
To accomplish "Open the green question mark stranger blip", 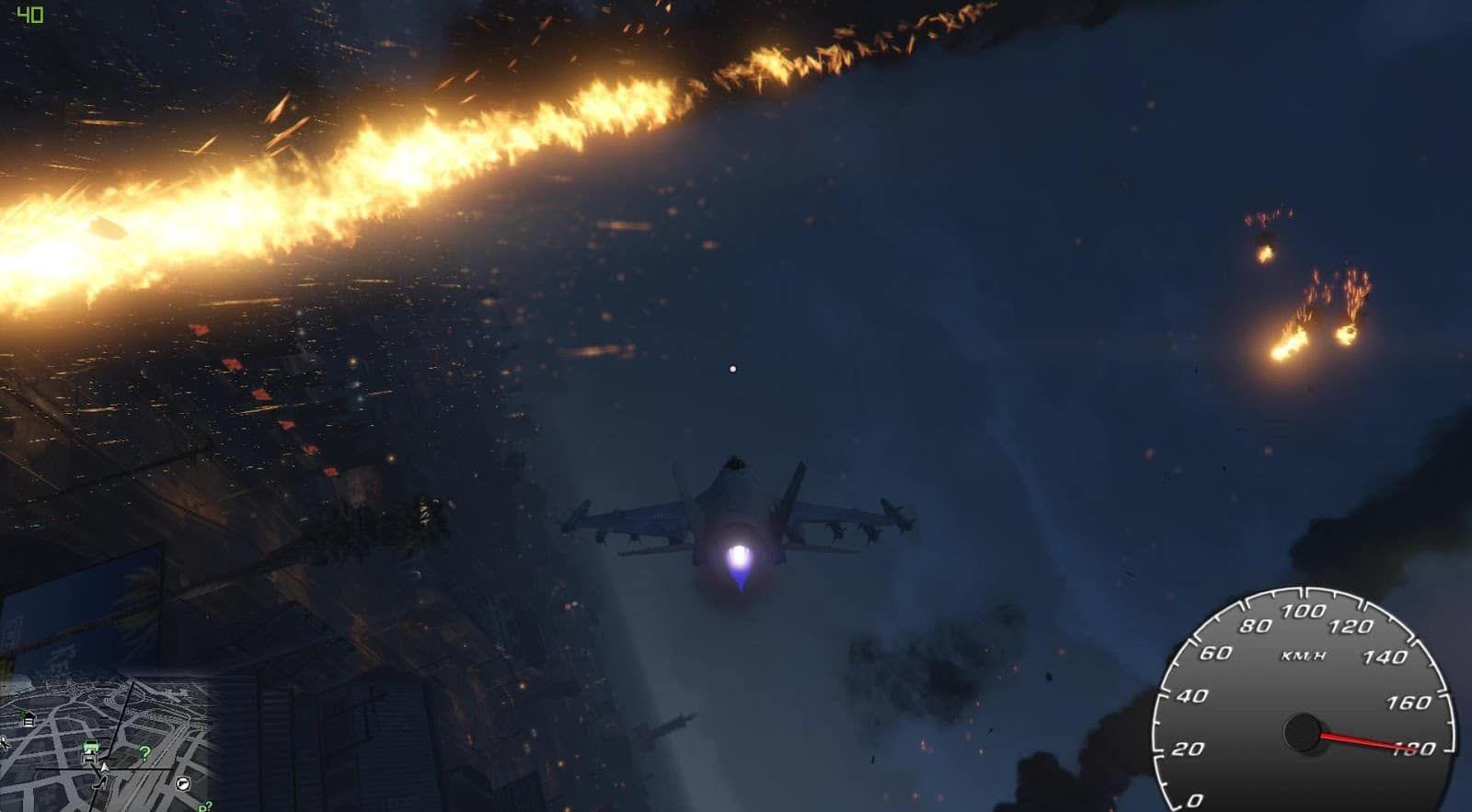I will tap(145, 754).
